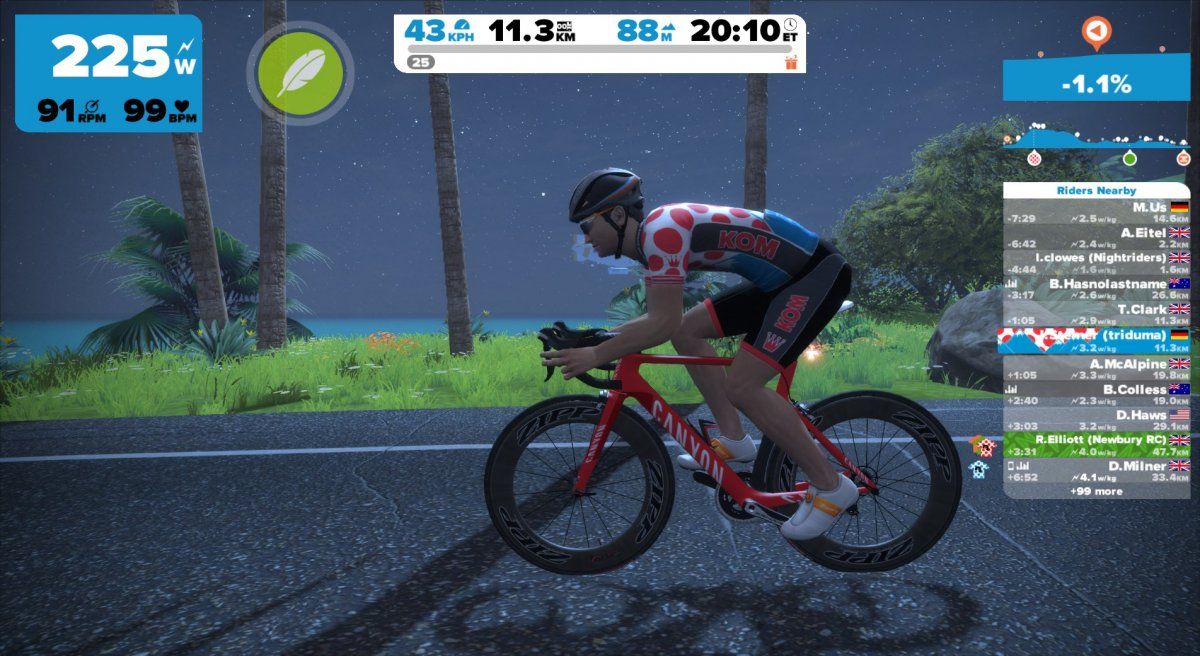The width and height of the screenshot is (1200, 656).
Task: Open the route elevation profile minimap
Action: [x=1097, y=146]
